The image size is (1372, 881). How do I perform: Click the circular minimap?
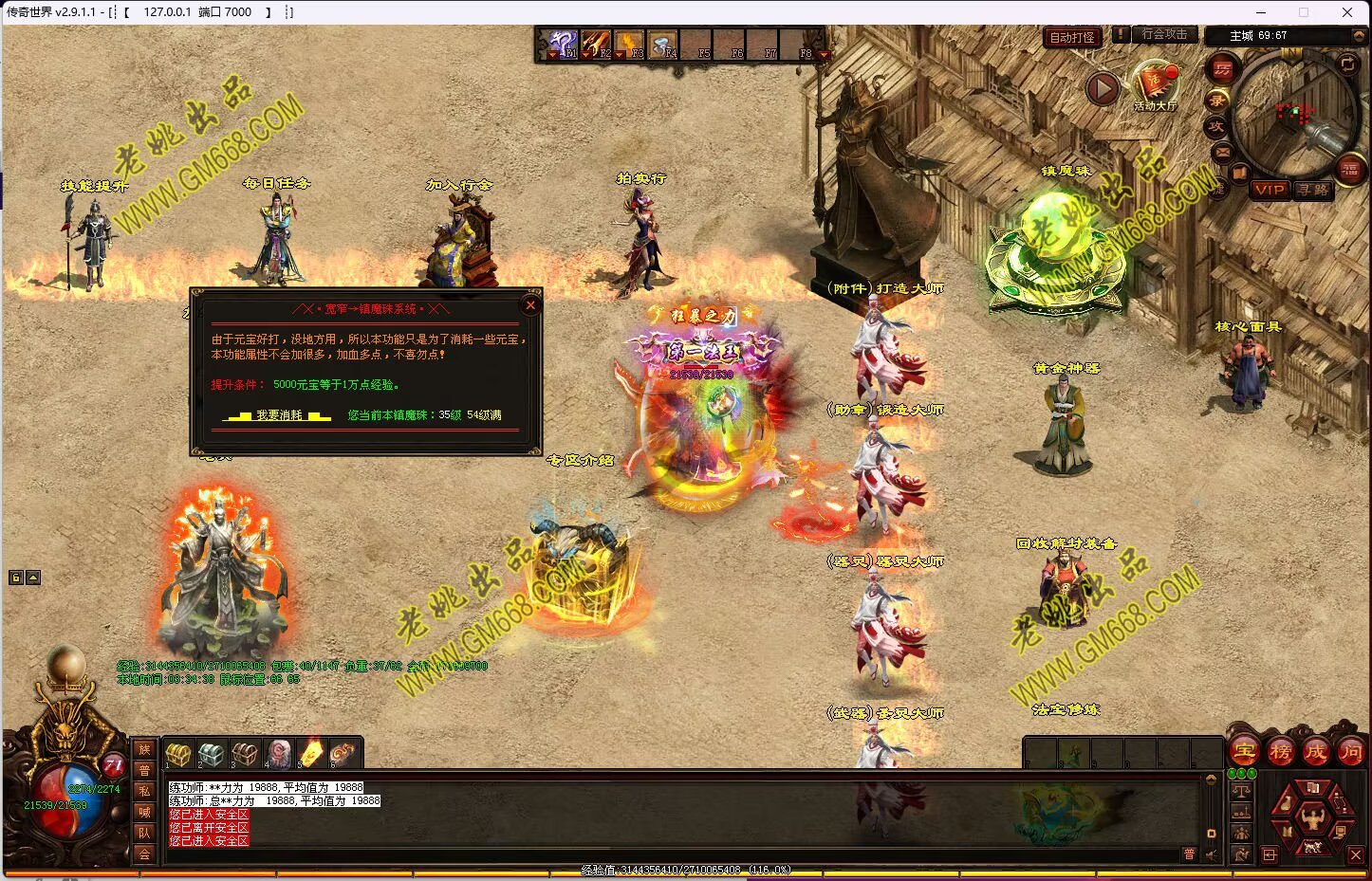pyautogui.click(x=1293, y=114)
